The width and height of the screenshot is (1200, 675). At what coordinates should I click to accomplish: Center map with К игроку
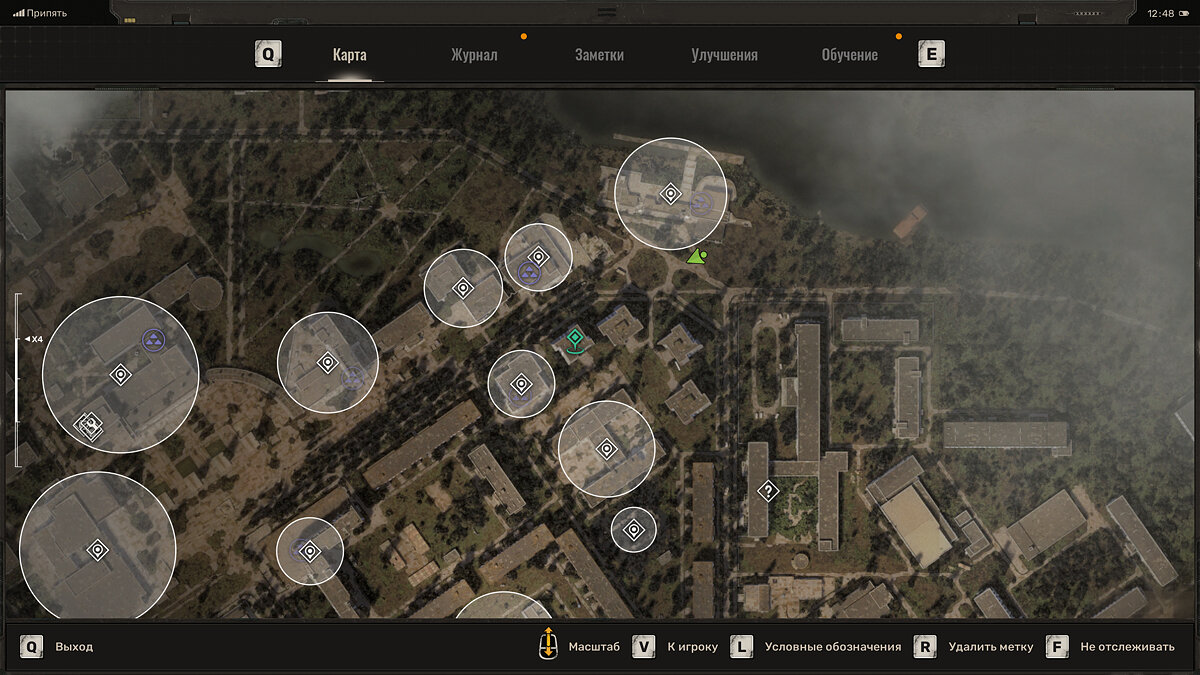pyautogui.click(x=692, y=647)
